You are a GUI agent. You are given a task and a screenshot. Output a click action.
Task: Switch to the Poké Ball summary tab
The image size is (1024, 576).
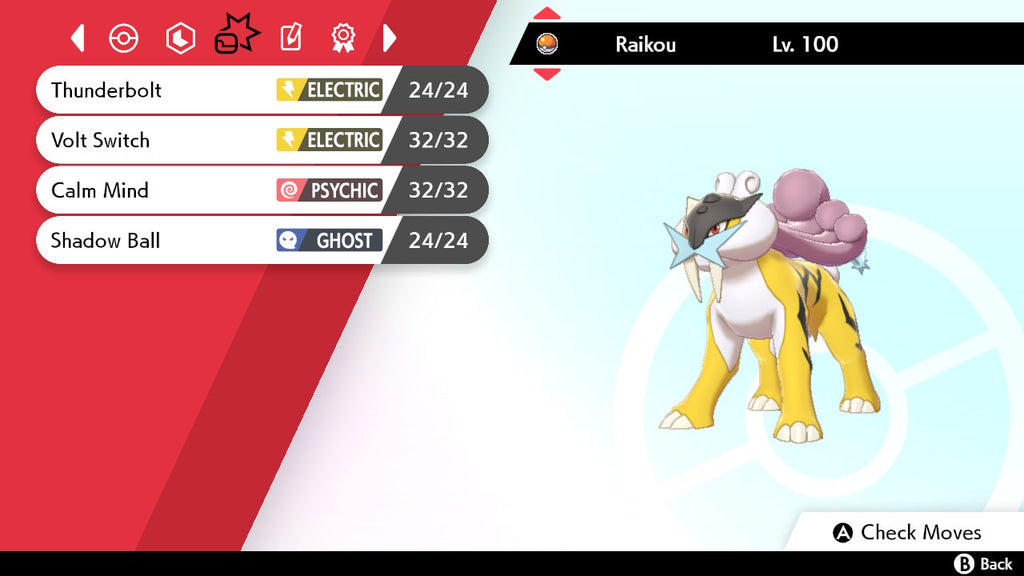(123, 38)
